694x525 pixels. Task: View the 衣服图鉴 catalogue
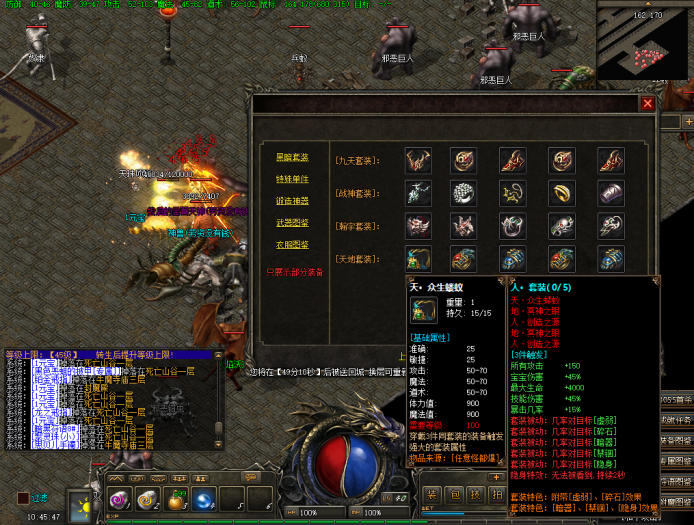pyautogui.click(x=292, y=245)
